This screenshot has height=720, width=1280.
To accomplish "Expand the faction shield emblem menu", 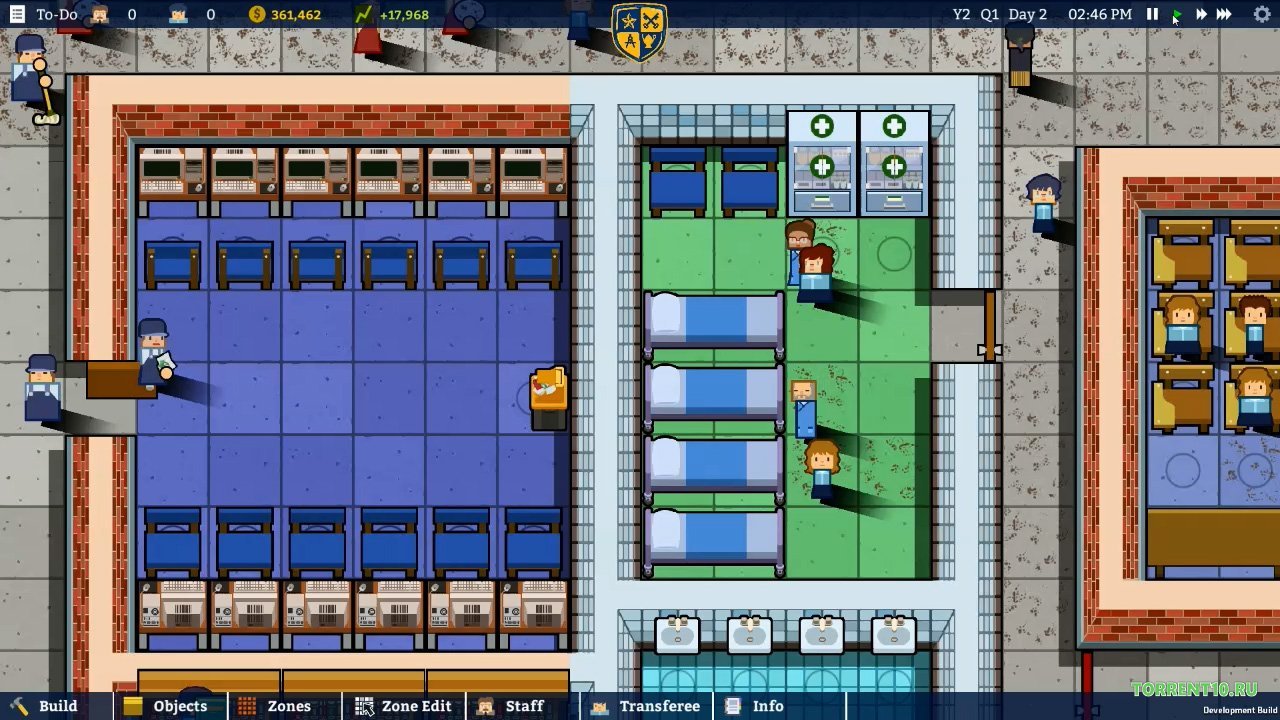I will 639,32.
